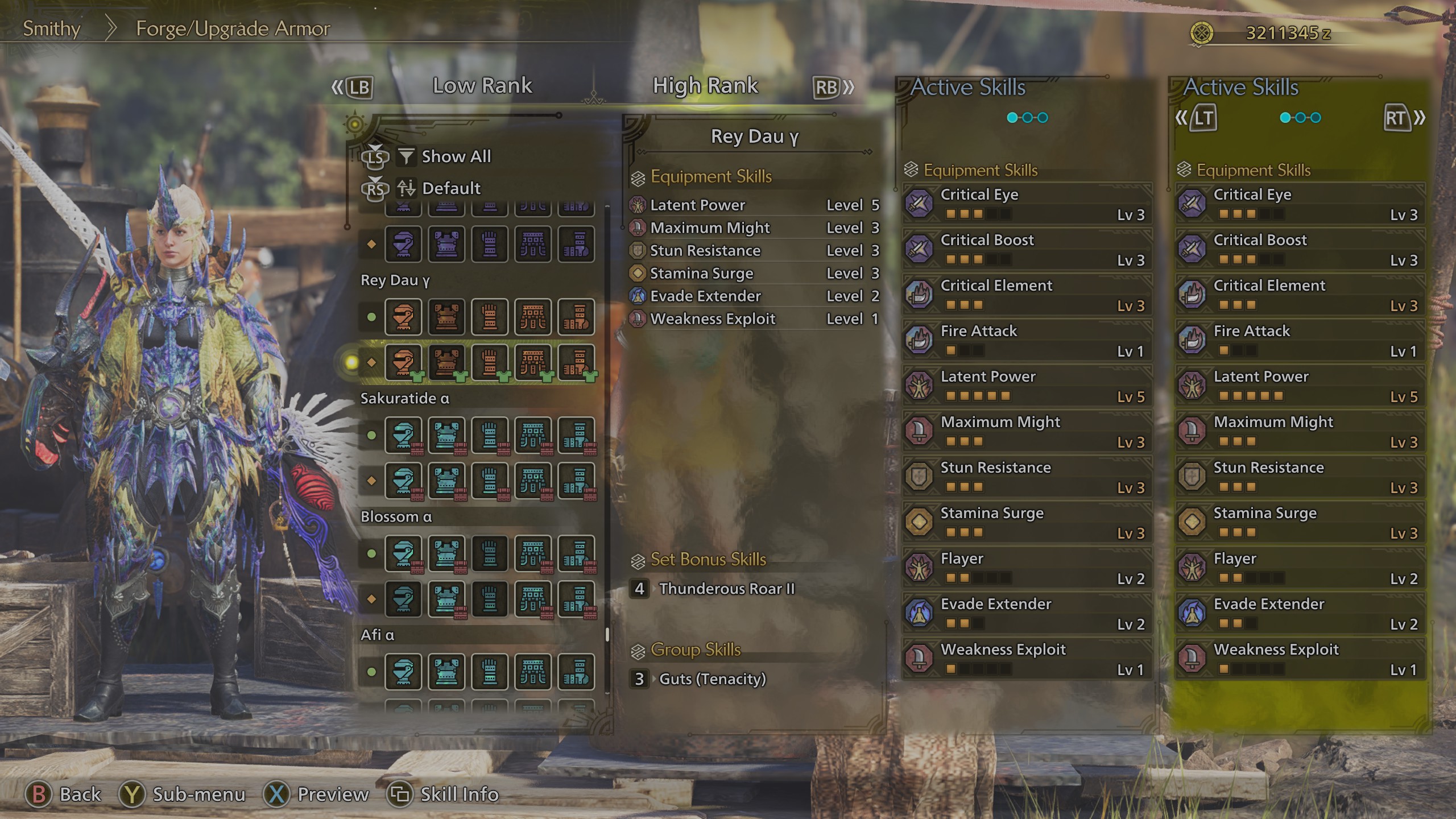The height and width of the screenshot is (819, 1456).
Task: Select the Sakuratide α helmet icon
Action: click(404, 435)
